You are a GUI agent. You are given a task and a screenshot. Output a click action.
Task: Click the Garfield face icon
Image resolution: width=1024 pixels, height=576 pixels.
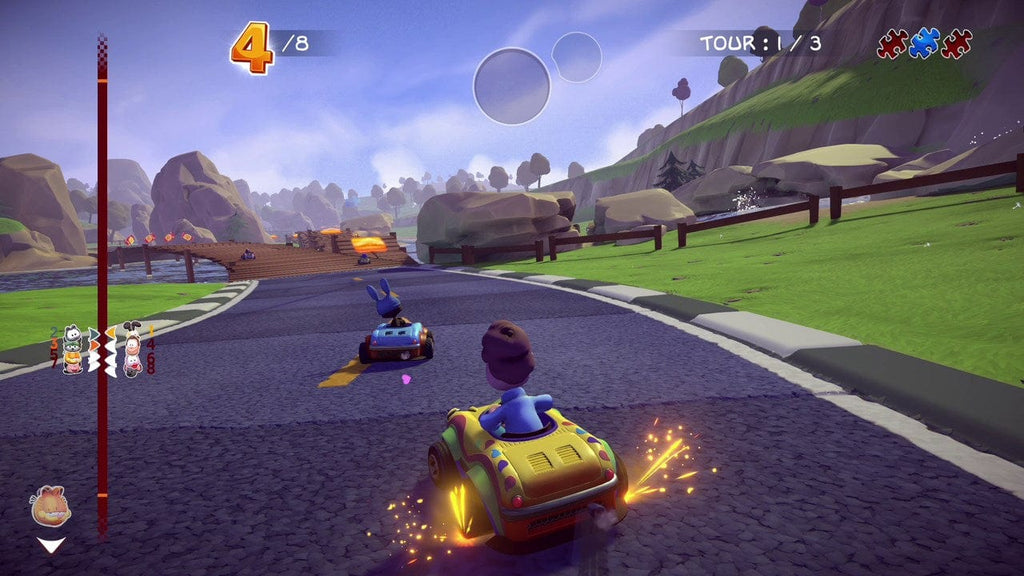click(x=51, y=507)
